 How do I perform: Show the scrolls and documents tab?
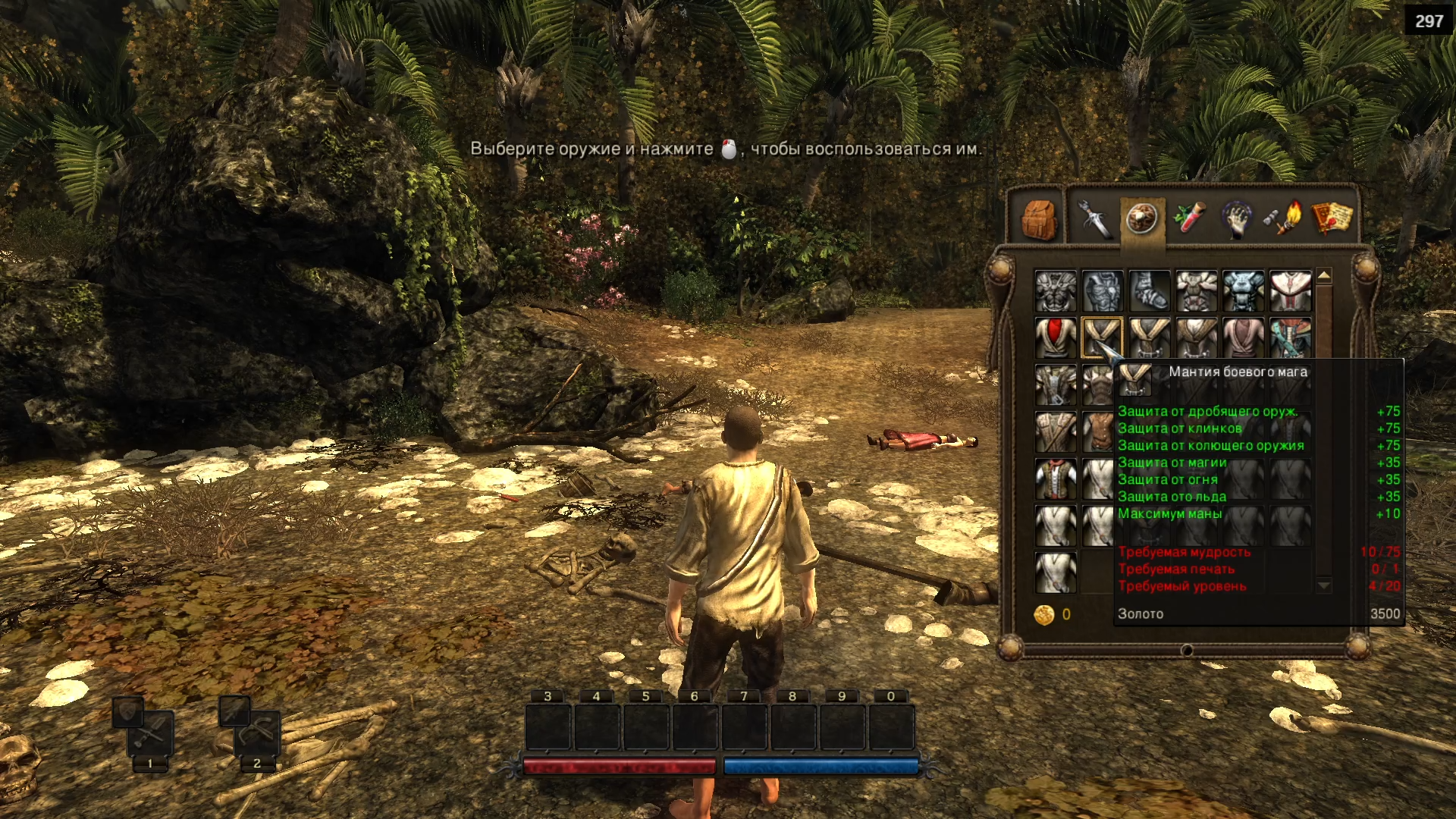pos(1332,218)
